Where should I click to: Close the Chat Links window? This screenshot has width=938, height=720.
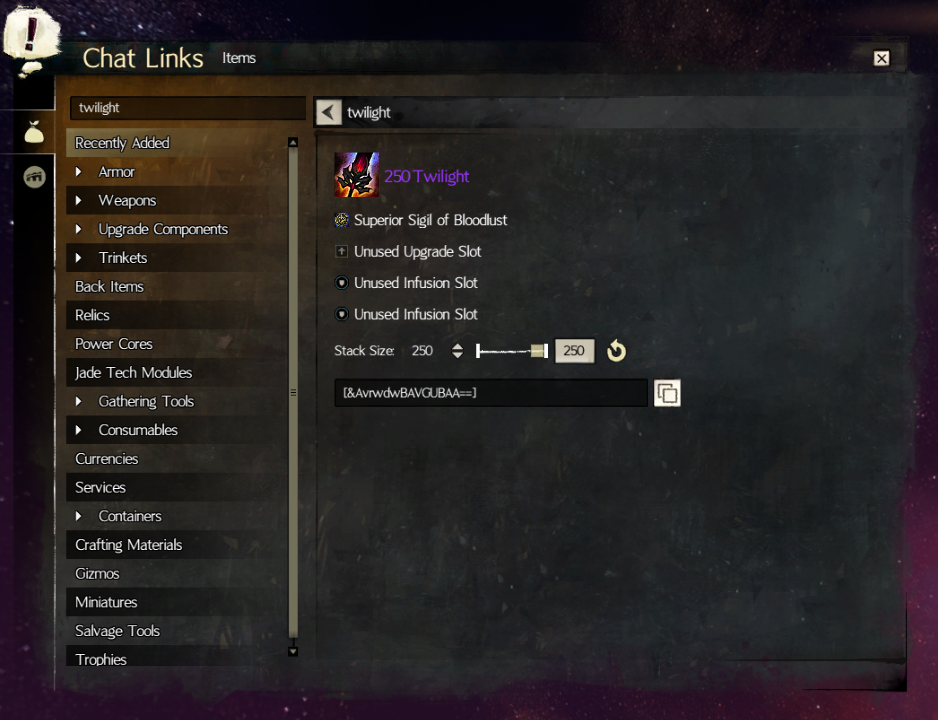click(881, 58)
